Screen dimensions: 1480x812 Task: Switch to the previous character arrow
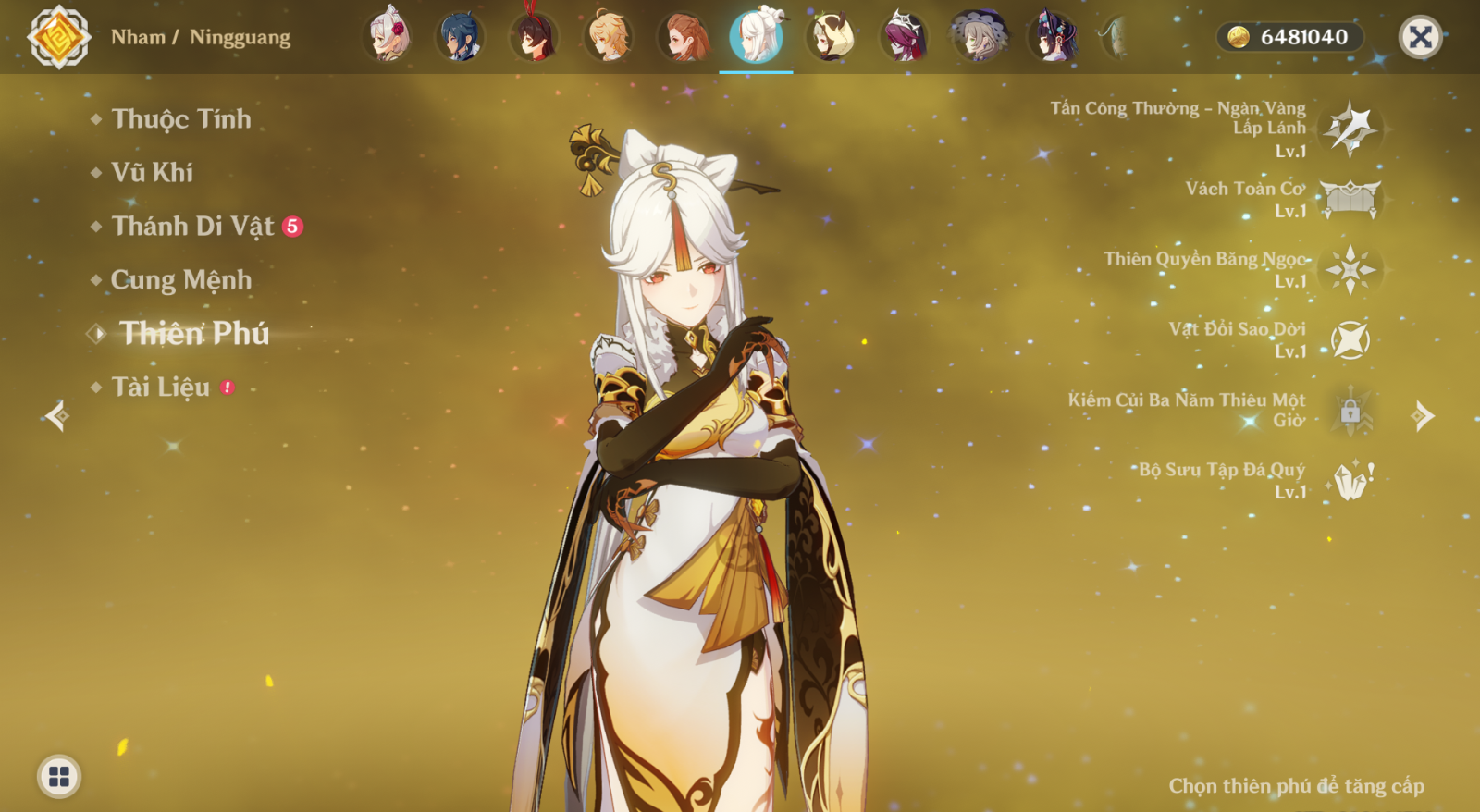point(56,416)
